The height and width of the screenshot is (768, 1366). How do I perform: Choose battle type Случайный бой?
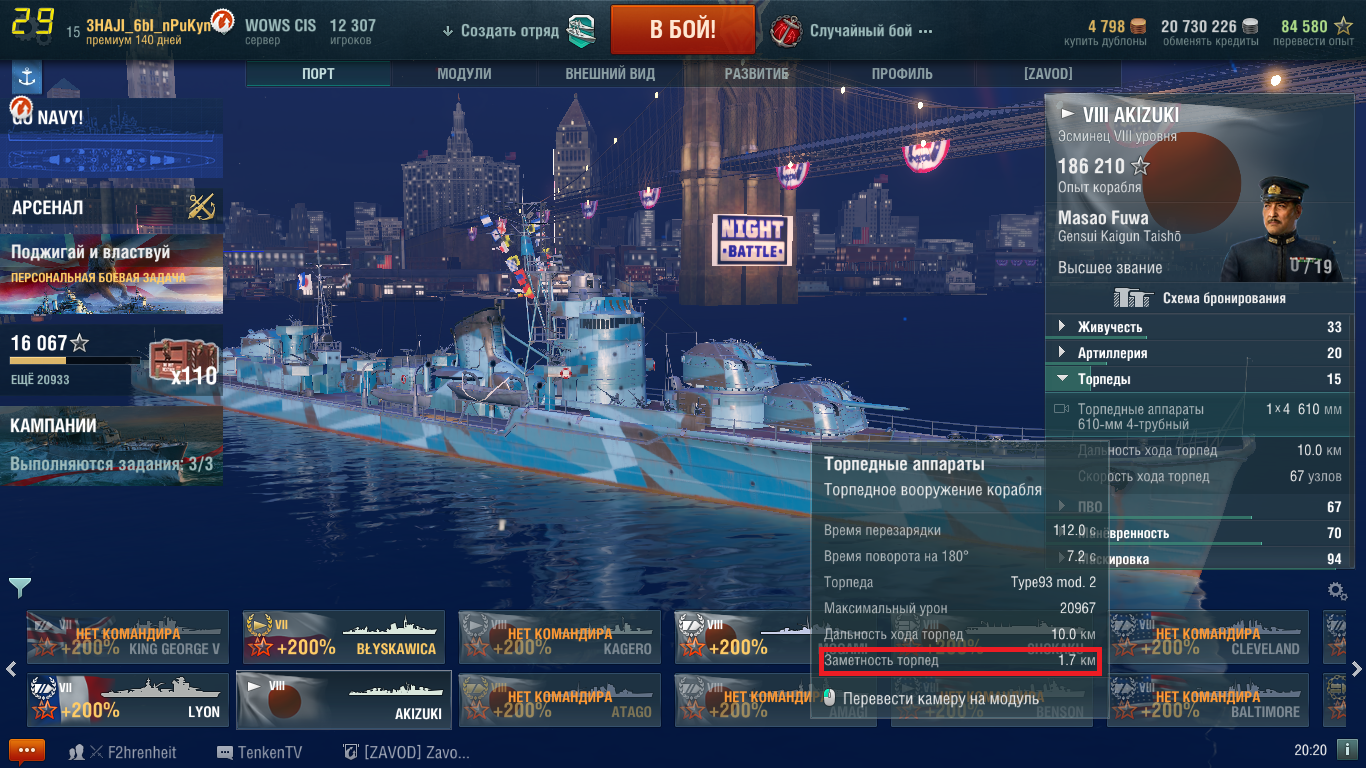click(x=860, y=31)
